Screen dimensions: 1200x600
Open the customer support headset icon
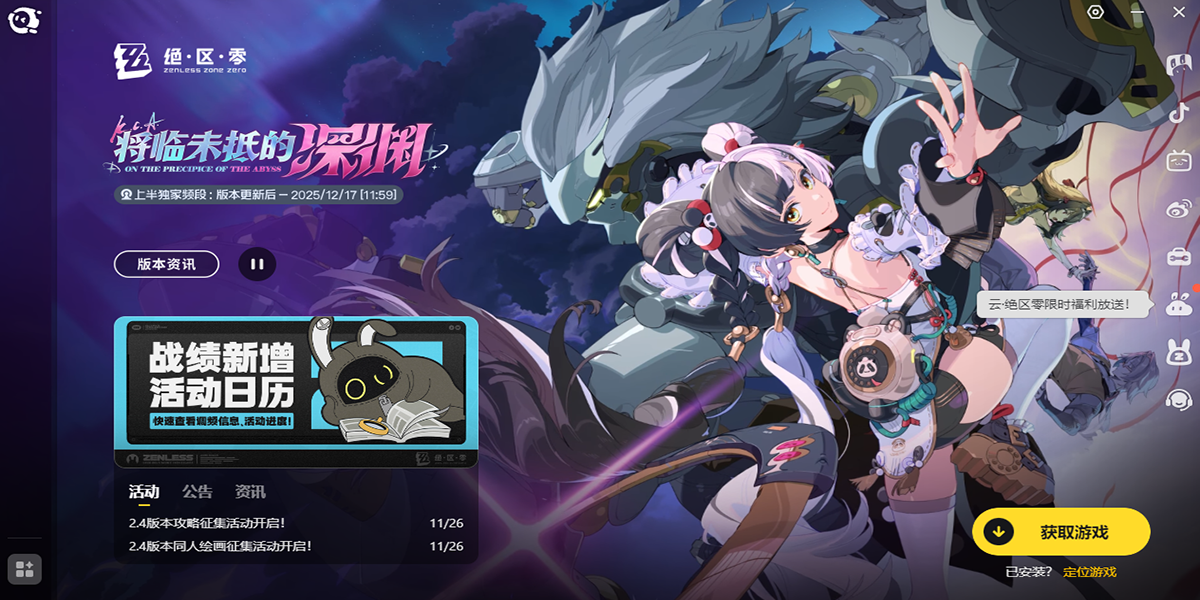[1178, 400]
